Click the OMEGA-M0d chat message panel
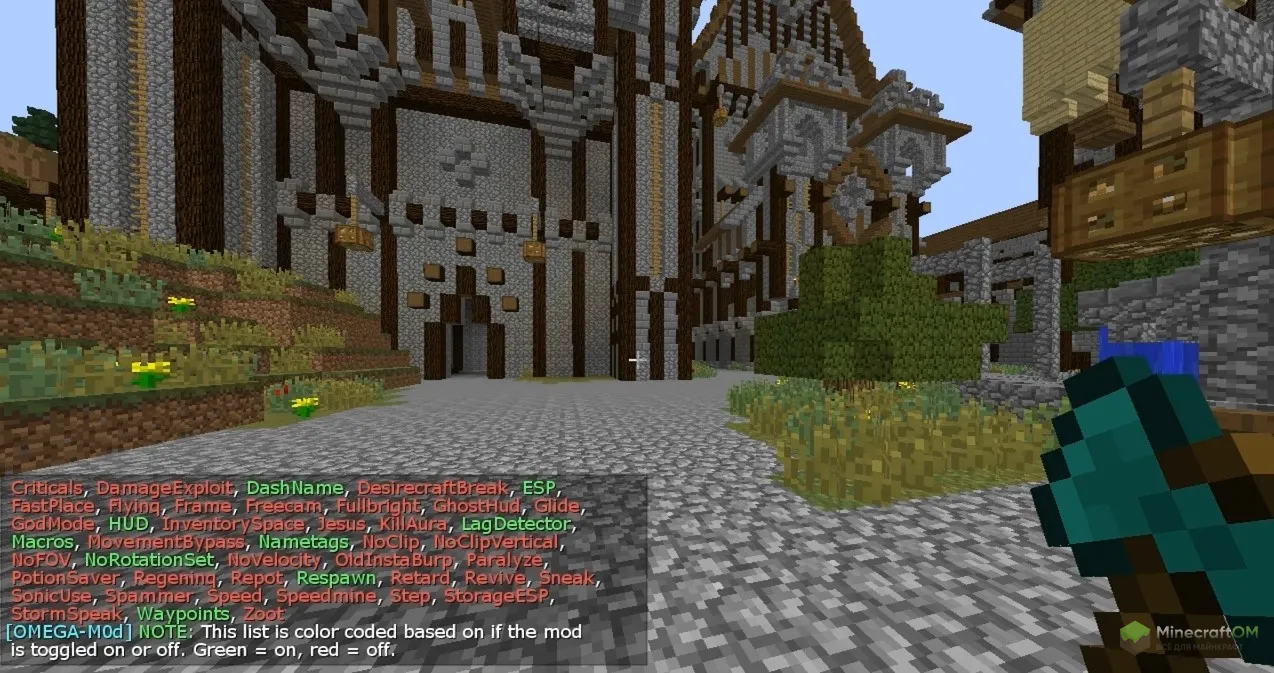1274x673 pixels. tap(324, 567)
